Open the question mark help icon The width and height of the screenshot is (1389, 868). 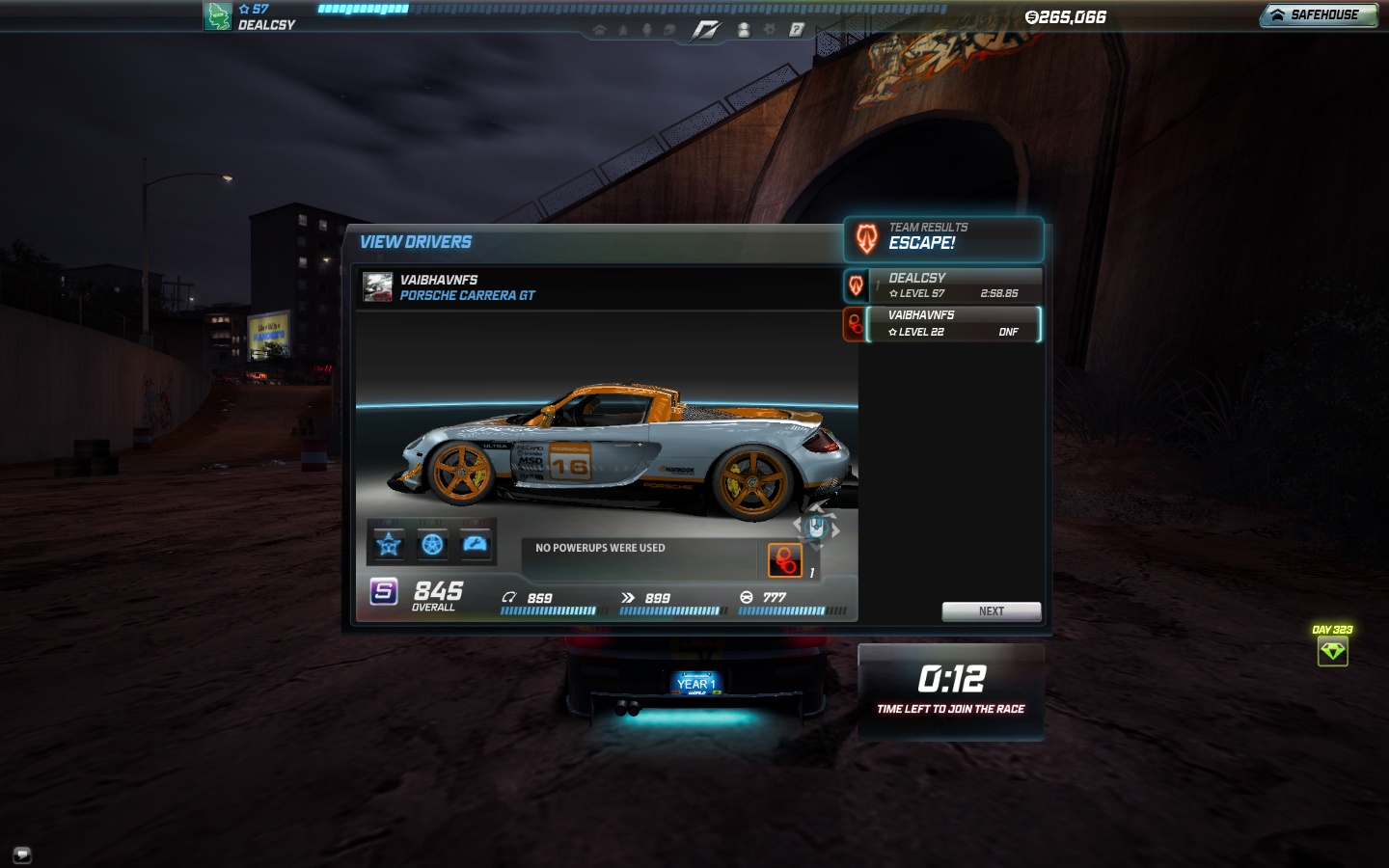(797, 30)
